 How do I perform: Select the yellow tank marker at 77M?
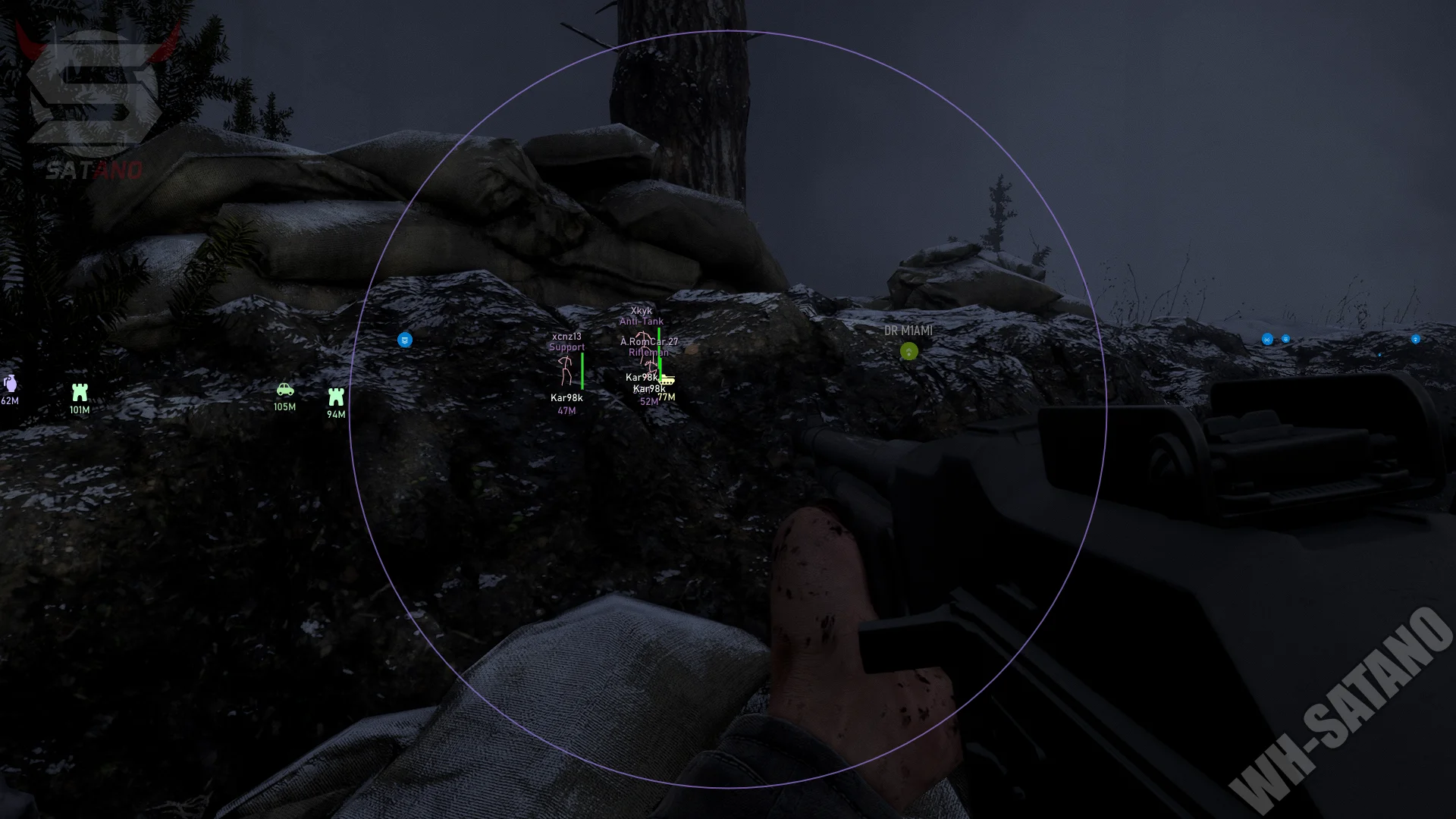(x=667, y=380)
